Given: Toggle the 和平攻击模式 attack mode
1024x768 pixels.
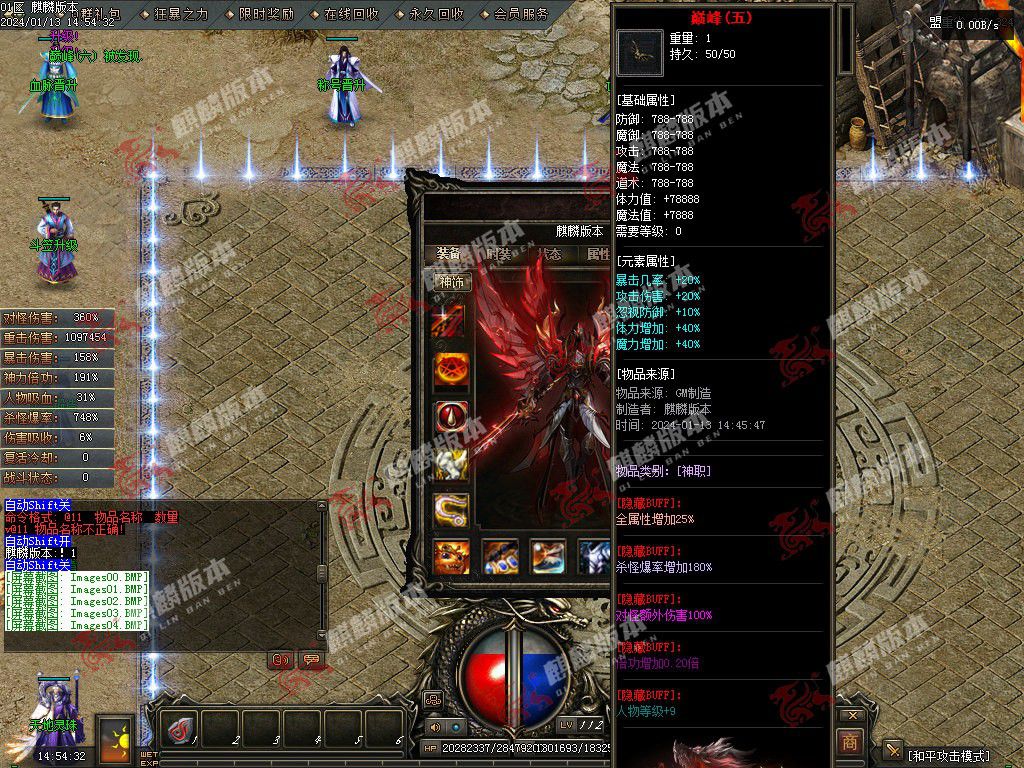Looking at the screenshot, I should point(949,755).
